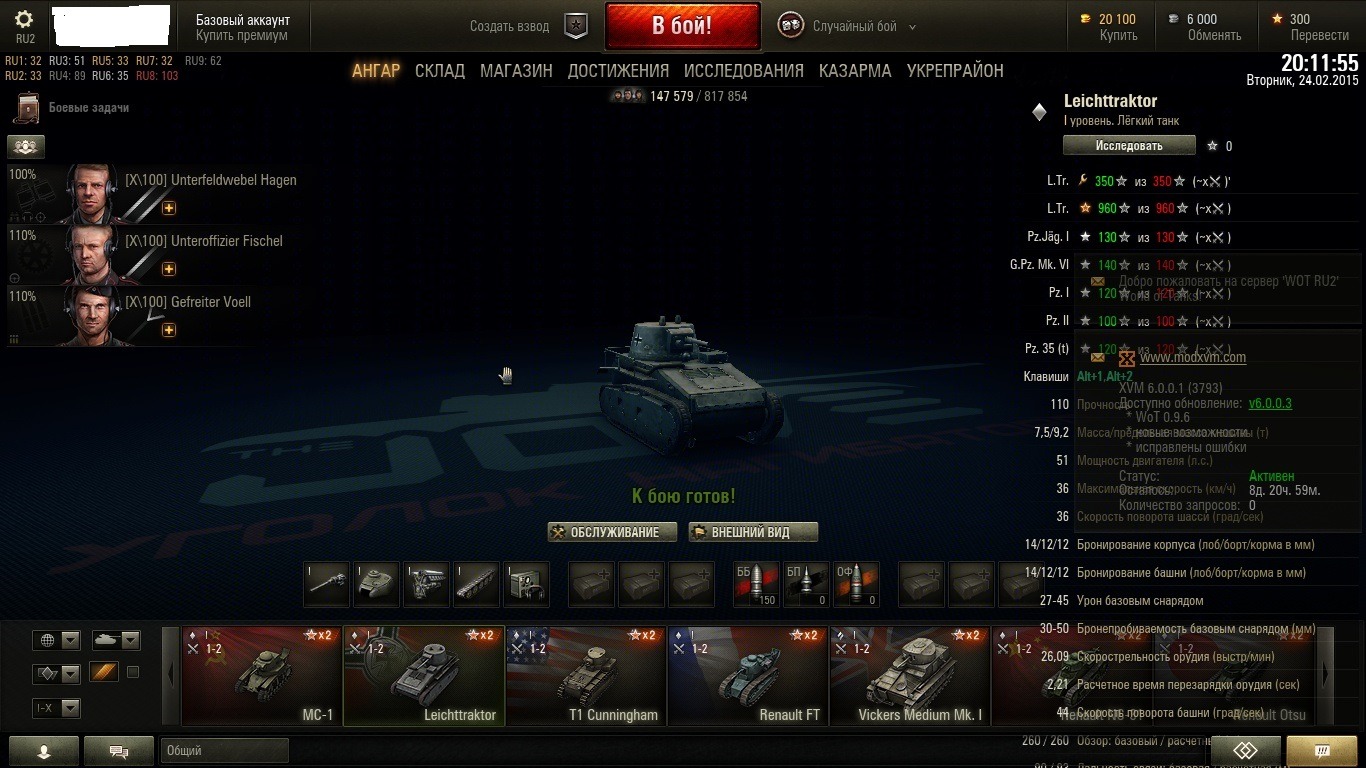
Task: Select the Renault FT tank
Action: pos(748,675)
